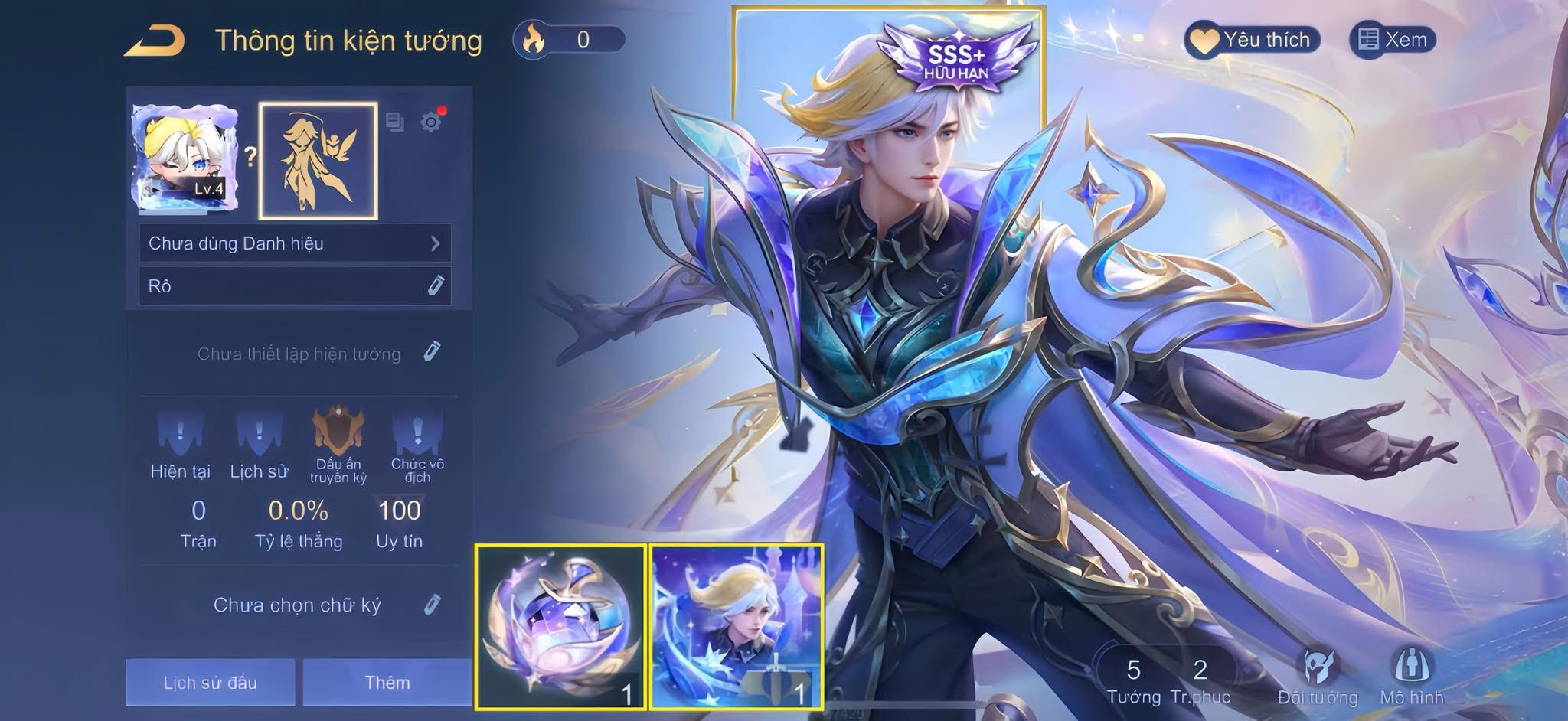Choose the golden silhouette avatar frame

318,161
